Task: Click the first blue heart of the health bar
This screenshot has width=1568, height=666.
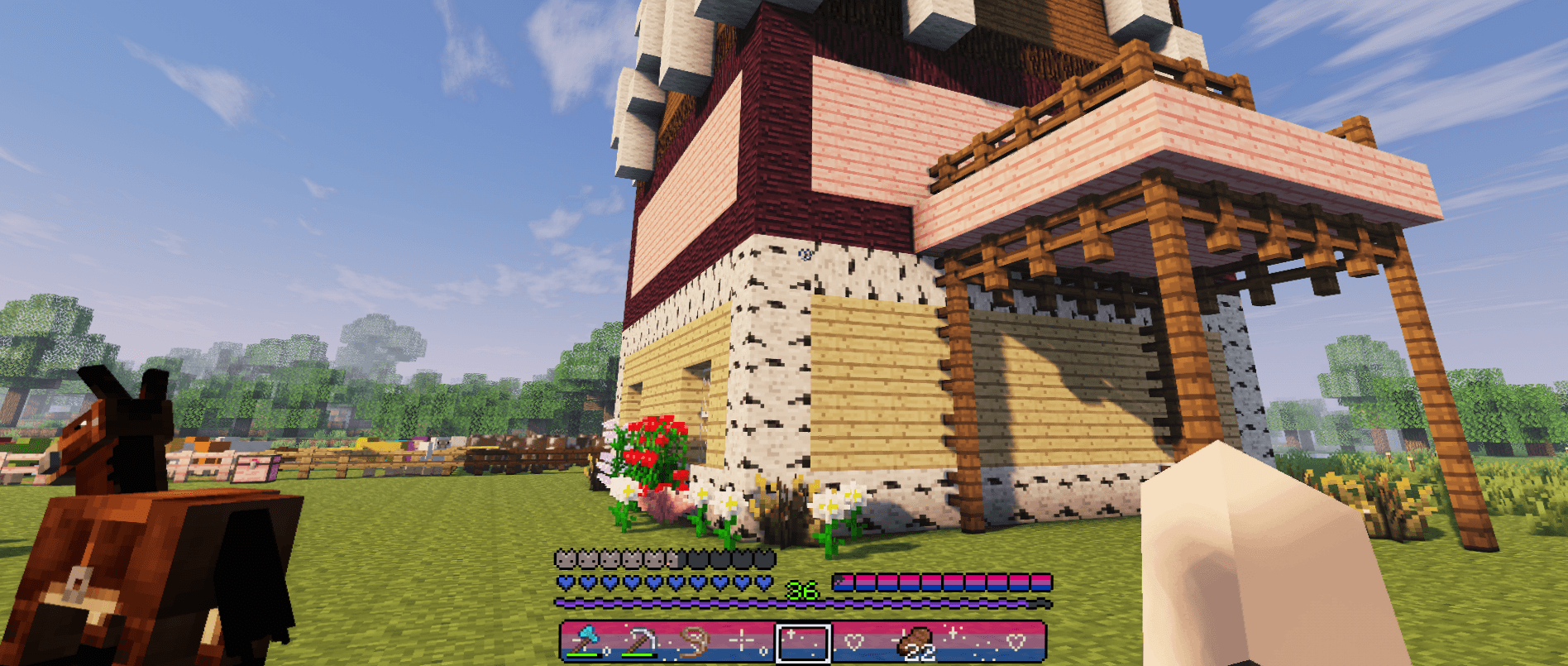Action: point(566,582)
